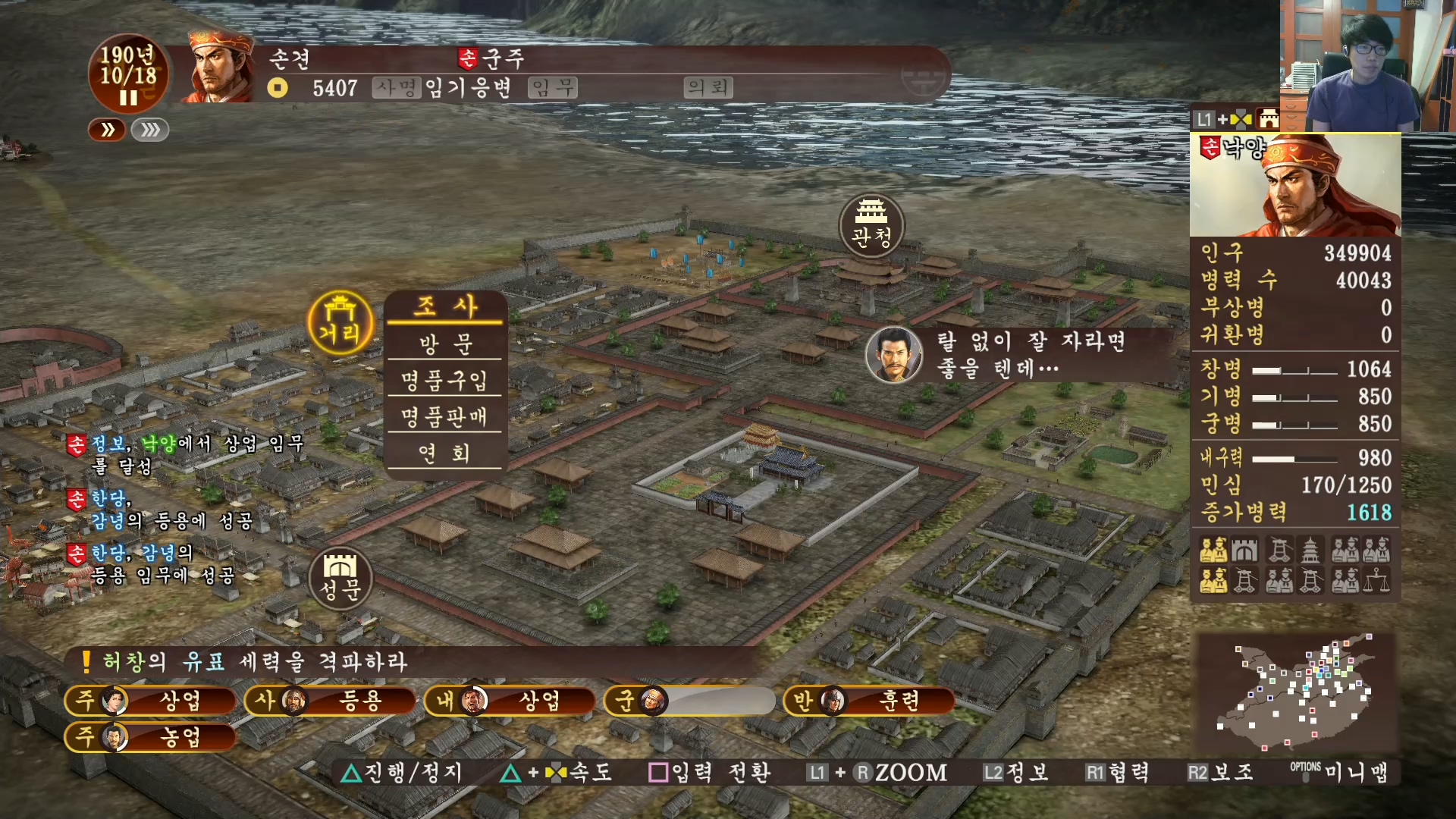Open 명품구입 to buy treasures
The height and width of the screenshot is (819, 1456).
pyautogui.click(x=444, y=380)
